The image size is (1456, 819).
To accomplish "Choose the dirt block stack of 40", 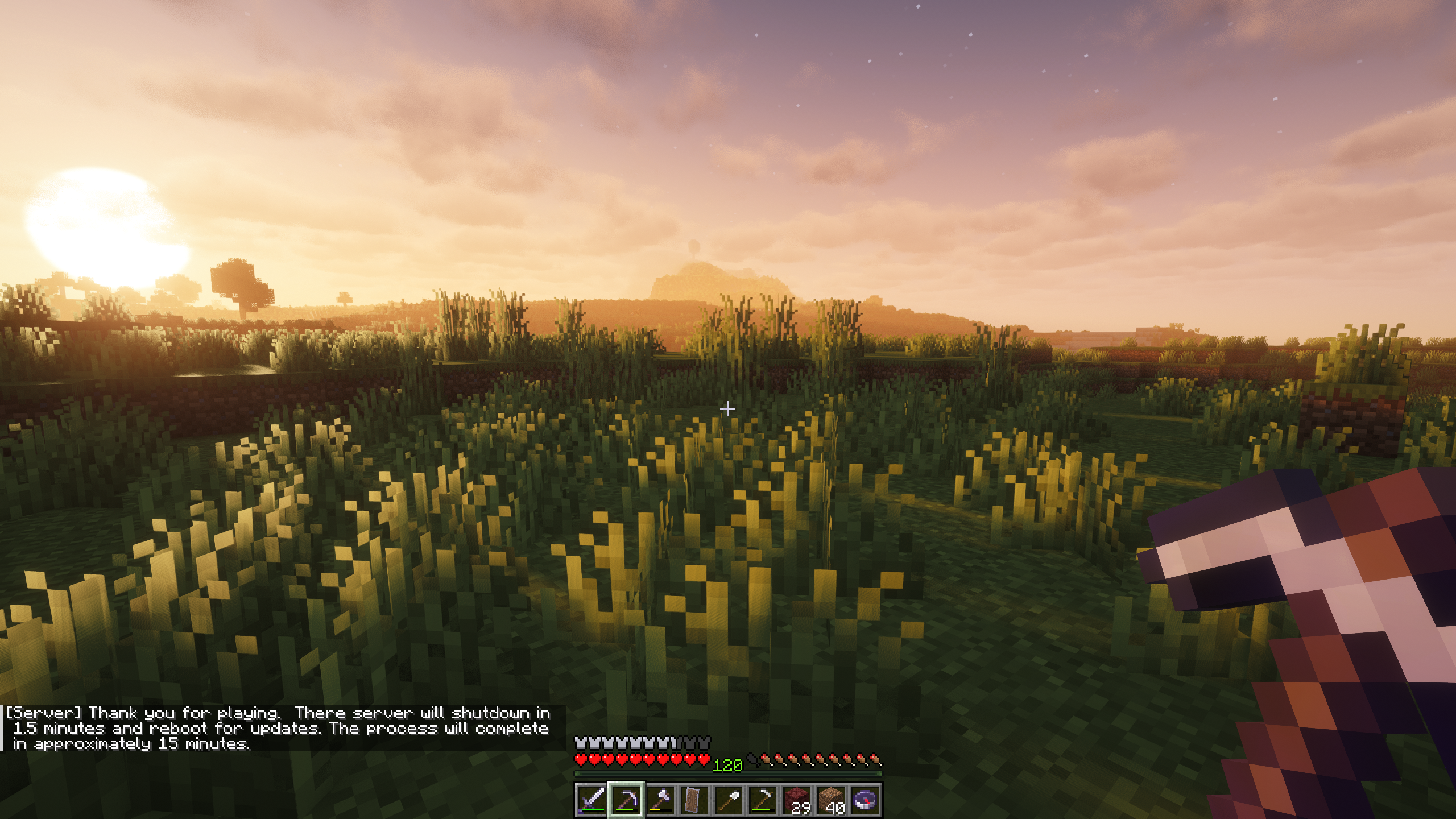I will pos(830,799).
